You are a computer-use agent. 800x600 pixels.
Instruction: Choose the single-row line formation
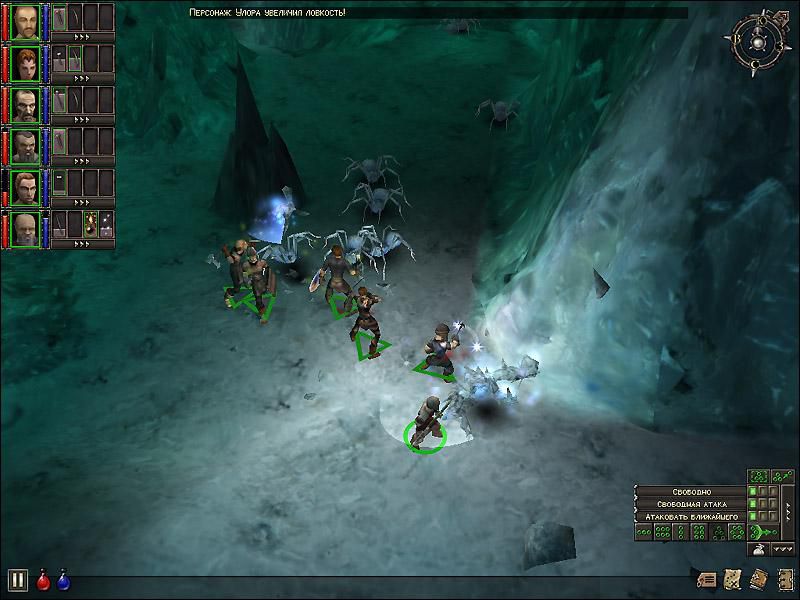click(x=642, y=533)
